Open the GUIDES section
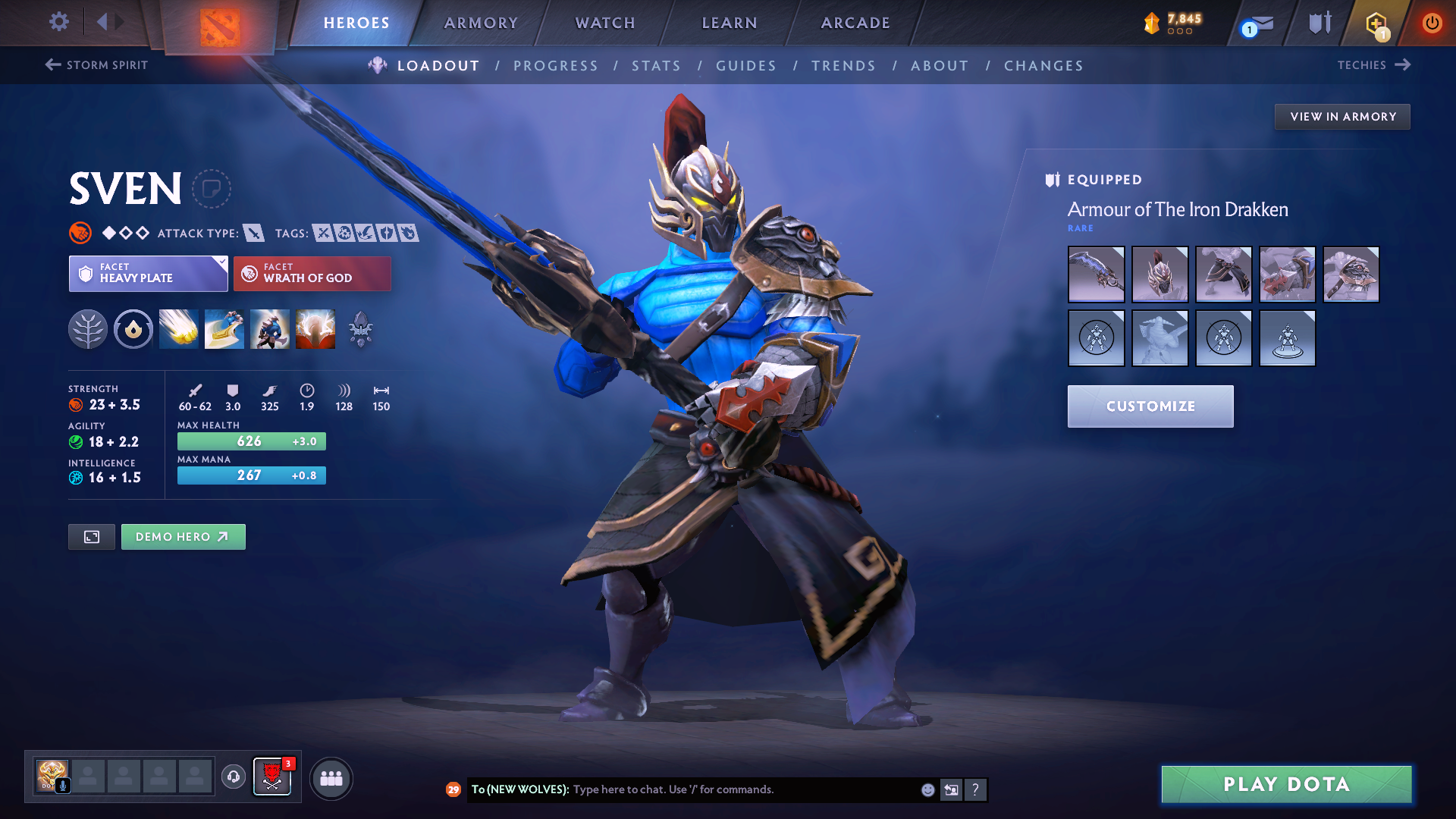 tap(746, 66)
